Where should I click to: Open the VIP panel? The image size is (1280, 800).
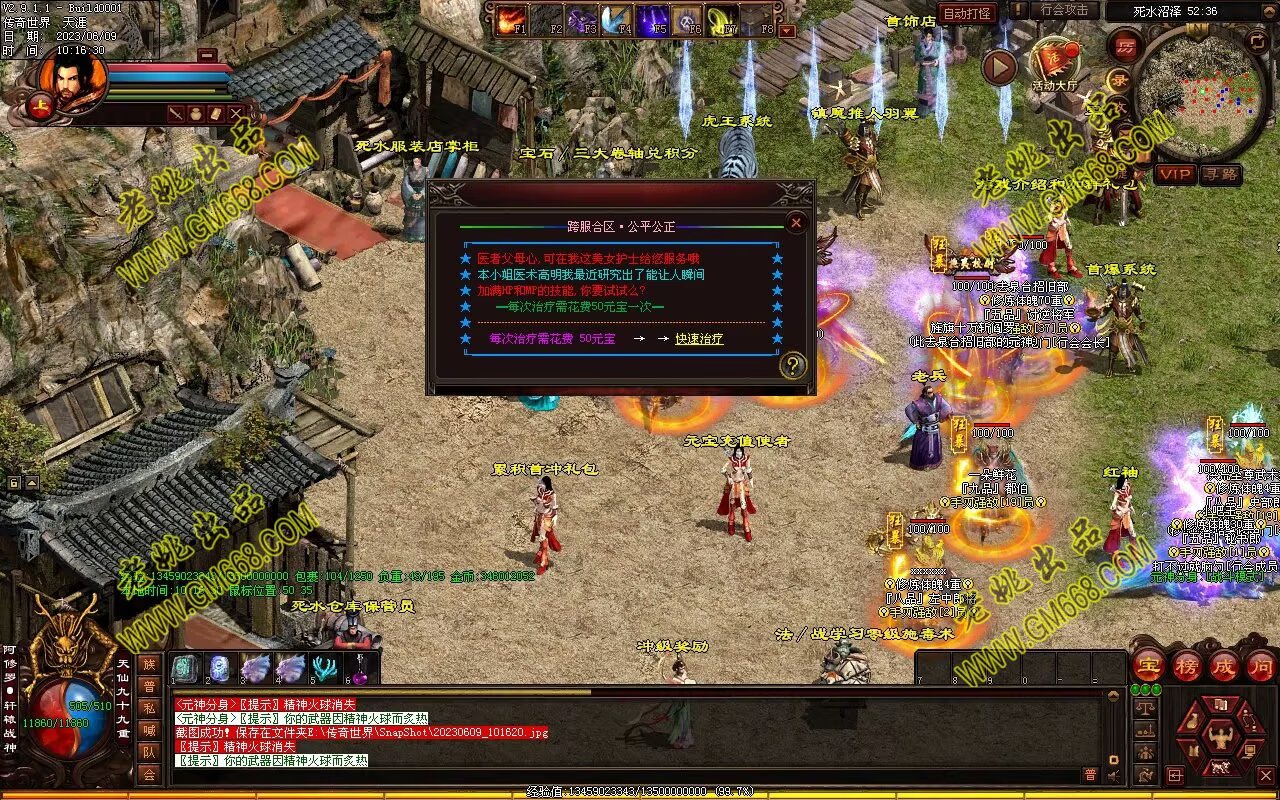(x=1175, y=174)
